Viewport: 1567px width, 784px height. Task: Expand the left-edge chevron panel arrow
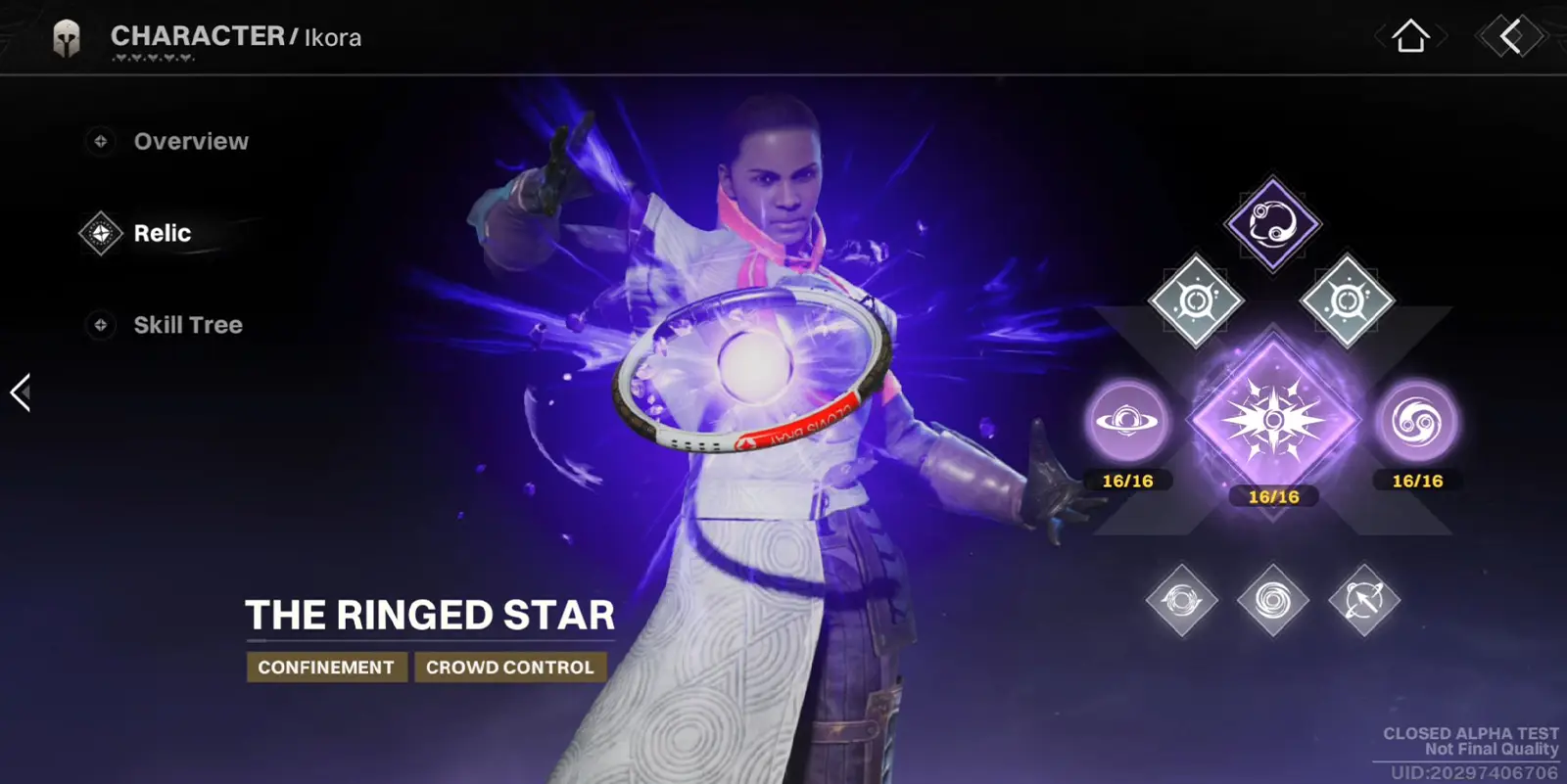[x=20, y=392]
